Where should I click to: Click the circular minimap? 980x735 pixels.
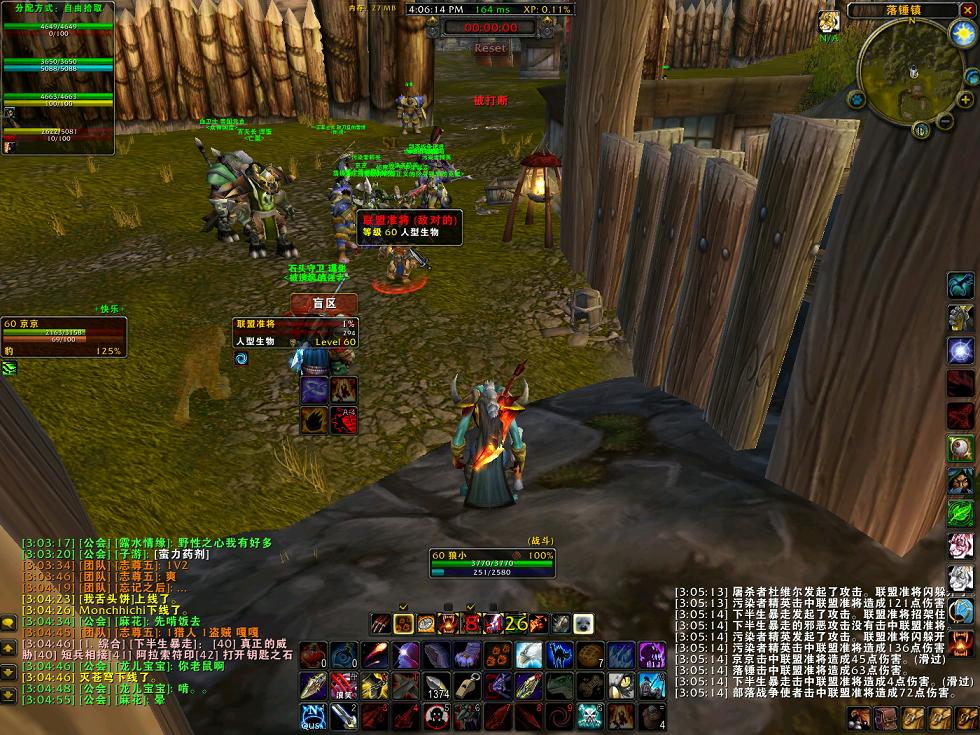click(x=910, y=74)
